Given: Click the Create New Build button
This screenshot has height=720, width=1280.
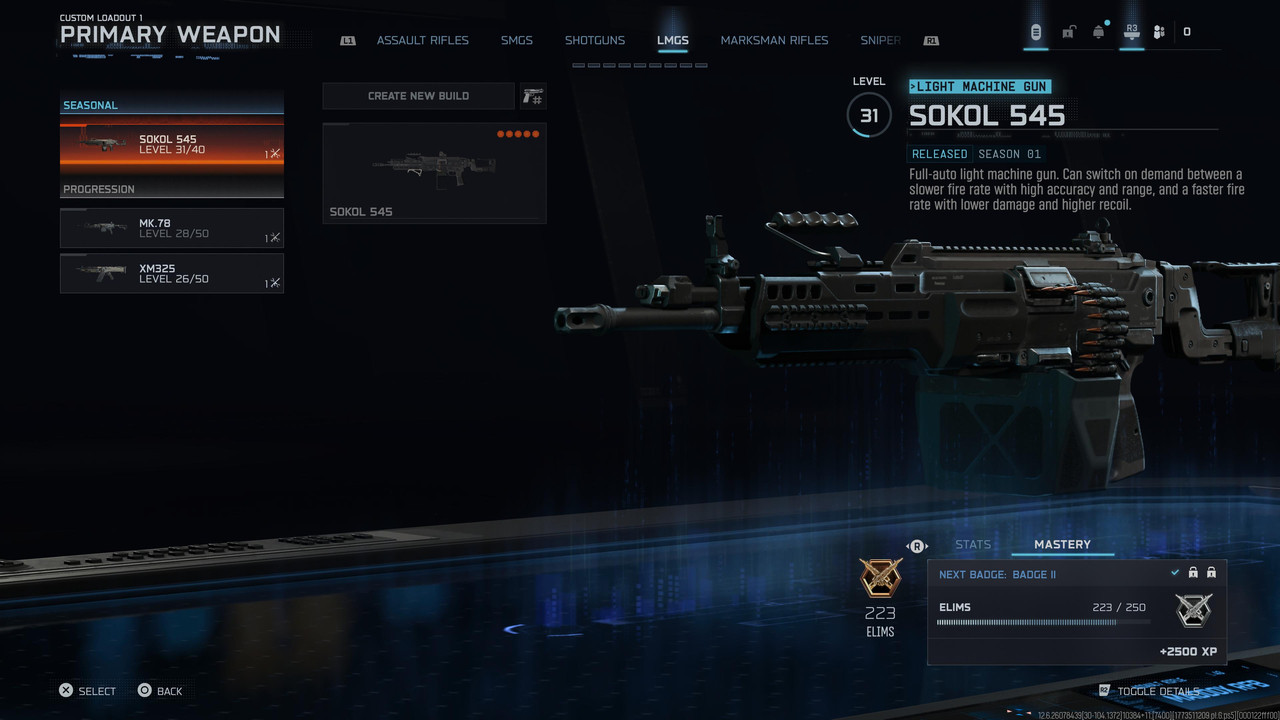Looking at the screenshot, I should point(418,96).
